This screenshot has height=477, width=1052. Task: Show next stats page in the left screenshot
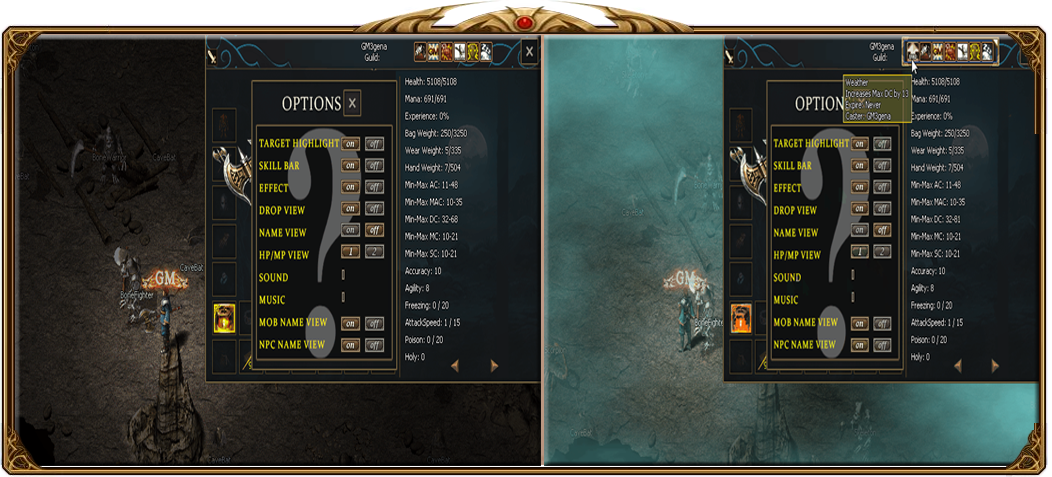494,366
